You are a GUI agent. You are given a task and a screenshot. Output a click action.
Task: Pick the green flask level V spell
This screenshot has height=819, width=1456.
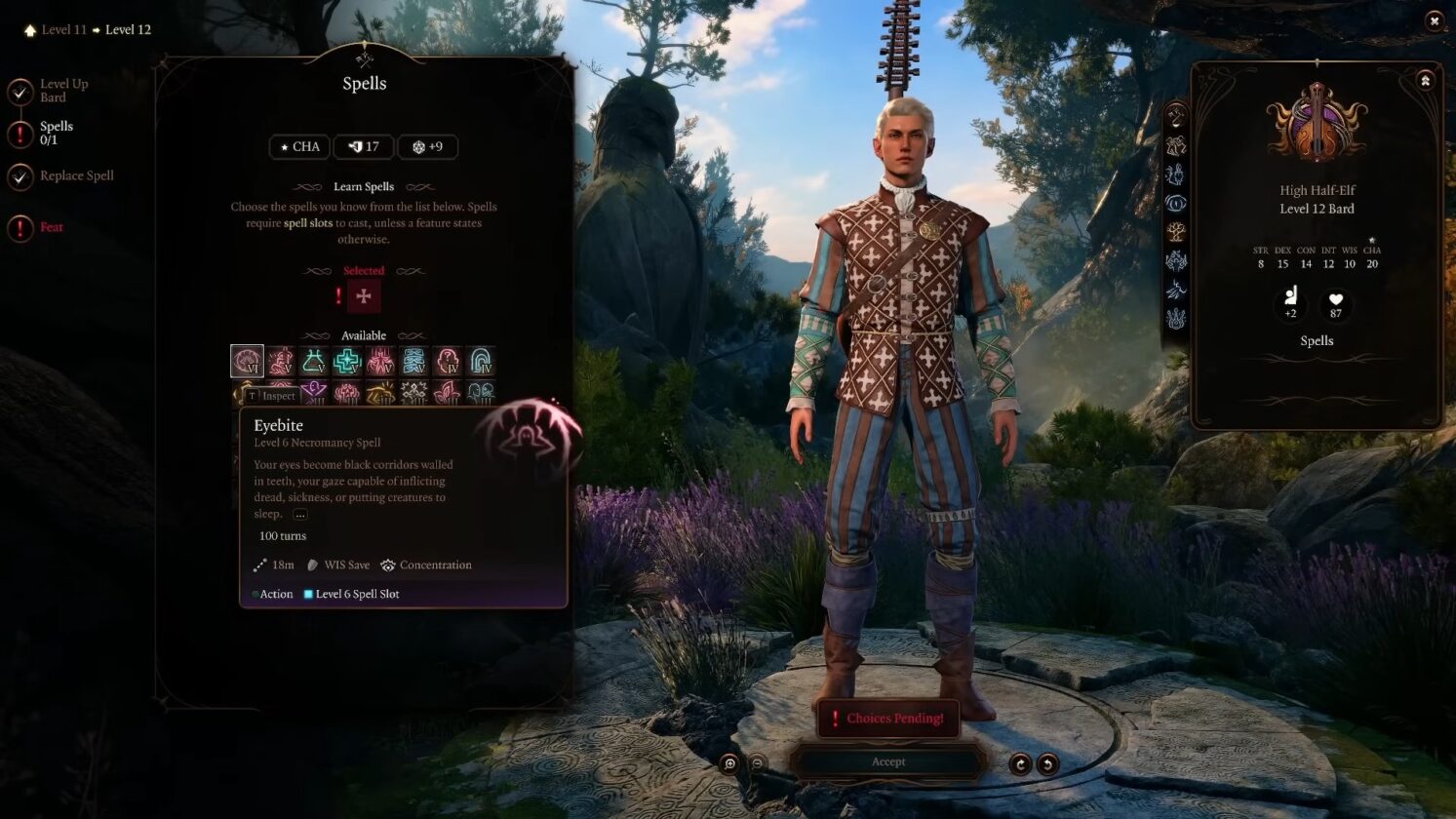pos(314,361)
